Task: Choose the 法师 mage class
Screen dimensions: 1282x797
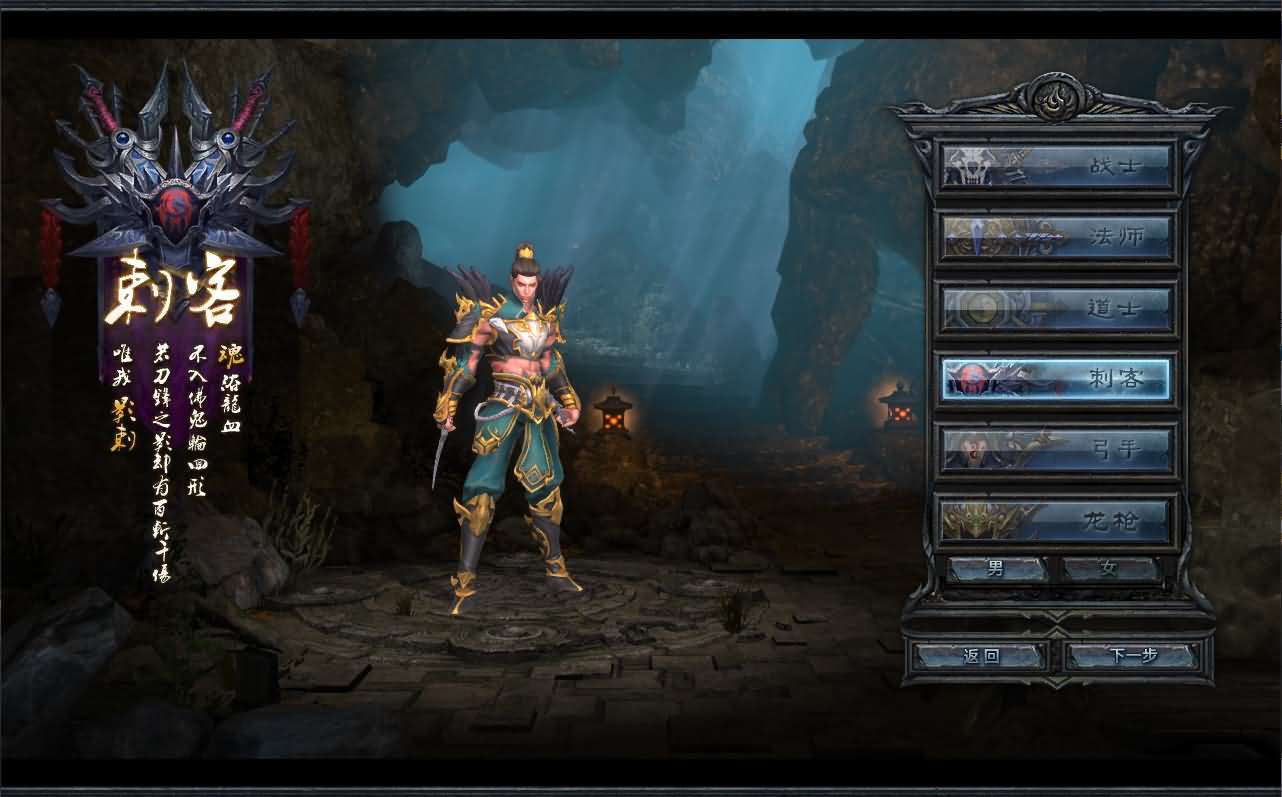Action: click(1056, 238)
